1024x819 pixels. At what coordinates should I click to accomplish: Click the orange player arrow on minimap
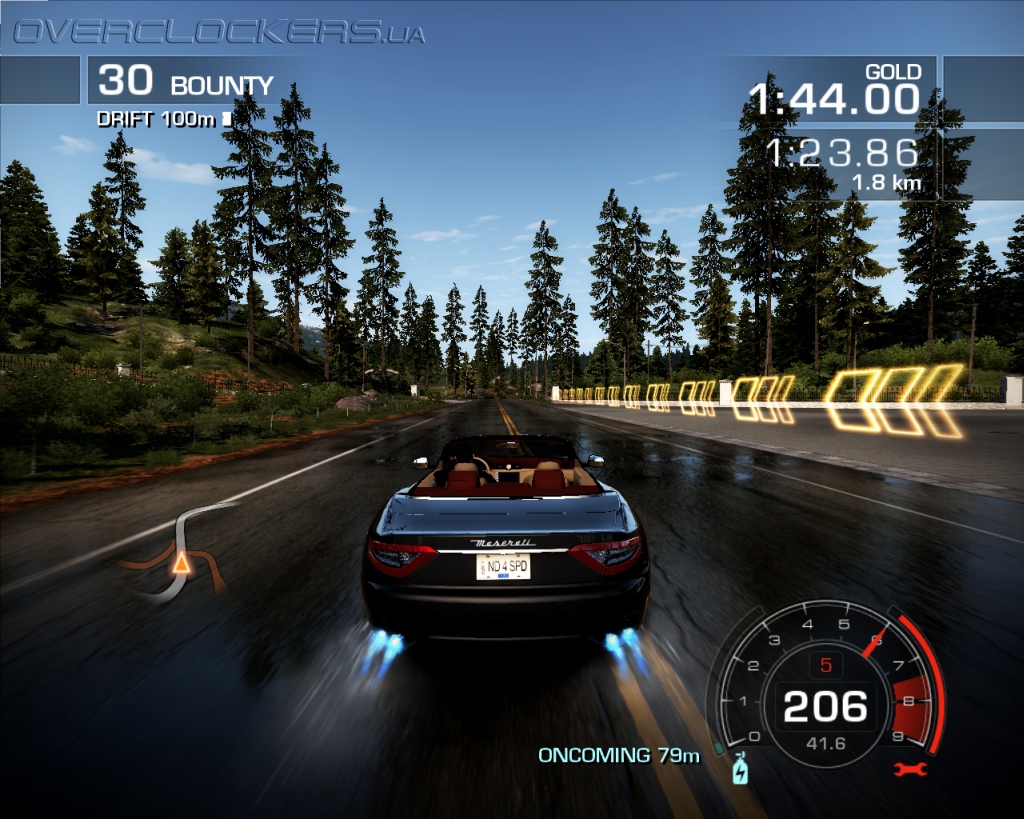(x=181, y=564)
